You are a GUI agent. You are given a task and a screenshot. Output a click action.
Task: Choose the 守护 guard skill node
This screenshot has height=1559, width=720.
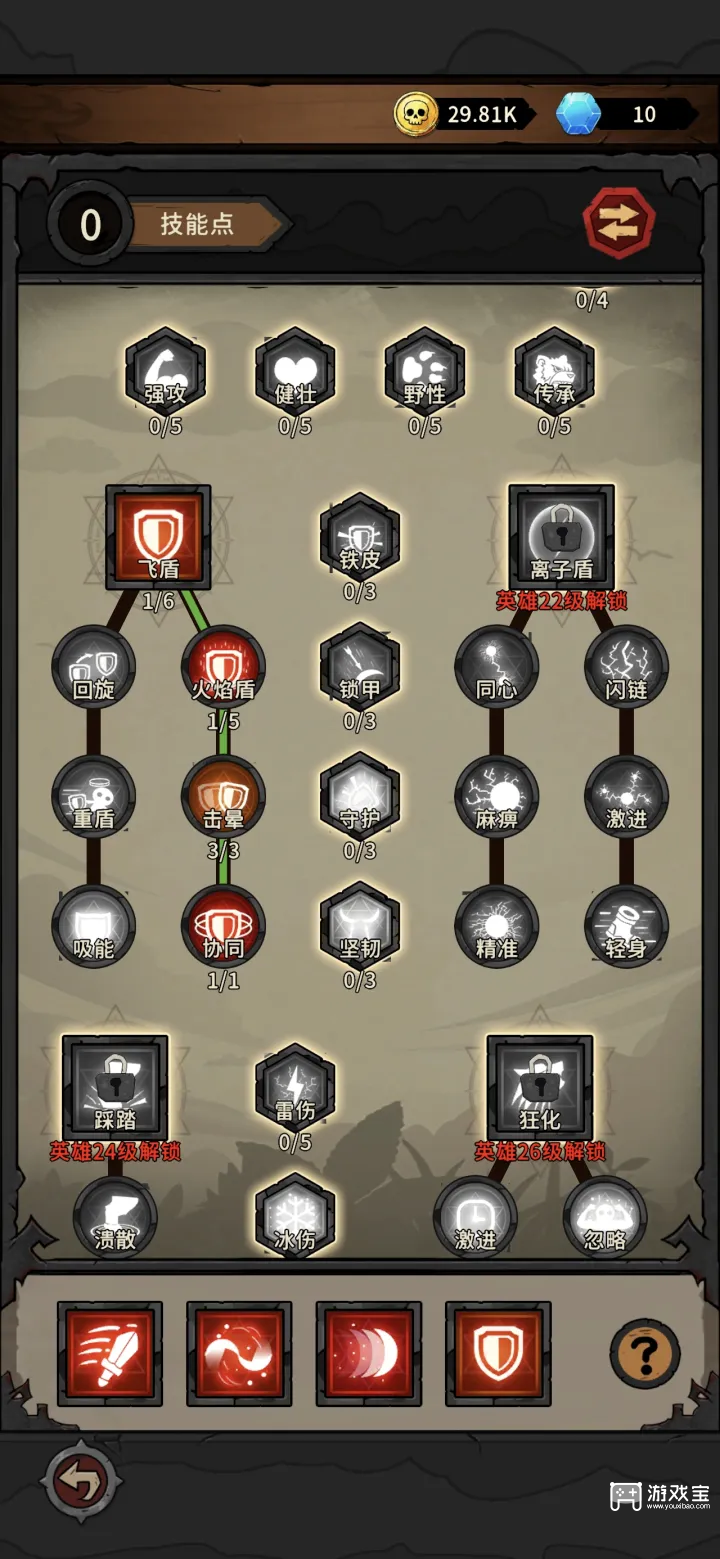pyautogui.click(x=360, y=798)
